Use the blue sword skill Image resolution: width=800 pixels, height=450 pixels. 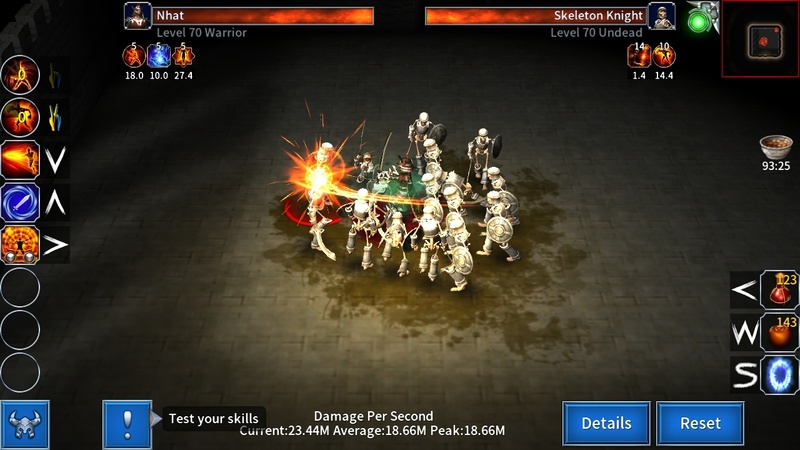click(x=20, y=202)
